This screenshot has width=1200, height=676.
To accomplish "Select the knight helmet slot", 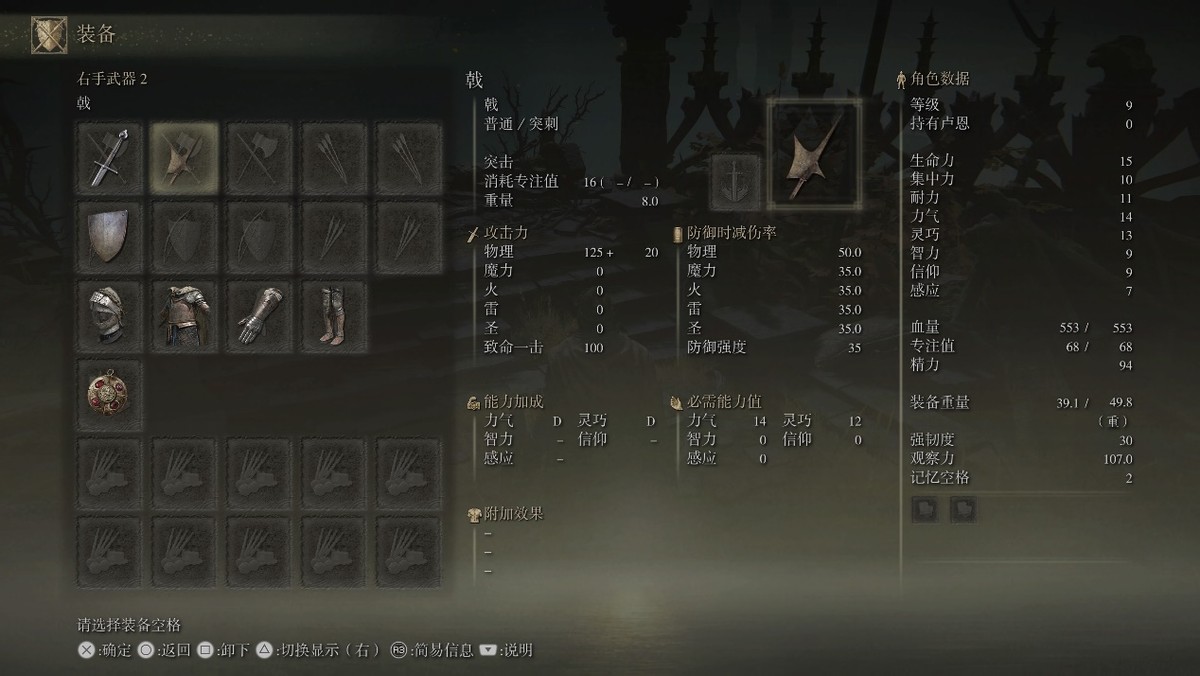I will (110, 315).
